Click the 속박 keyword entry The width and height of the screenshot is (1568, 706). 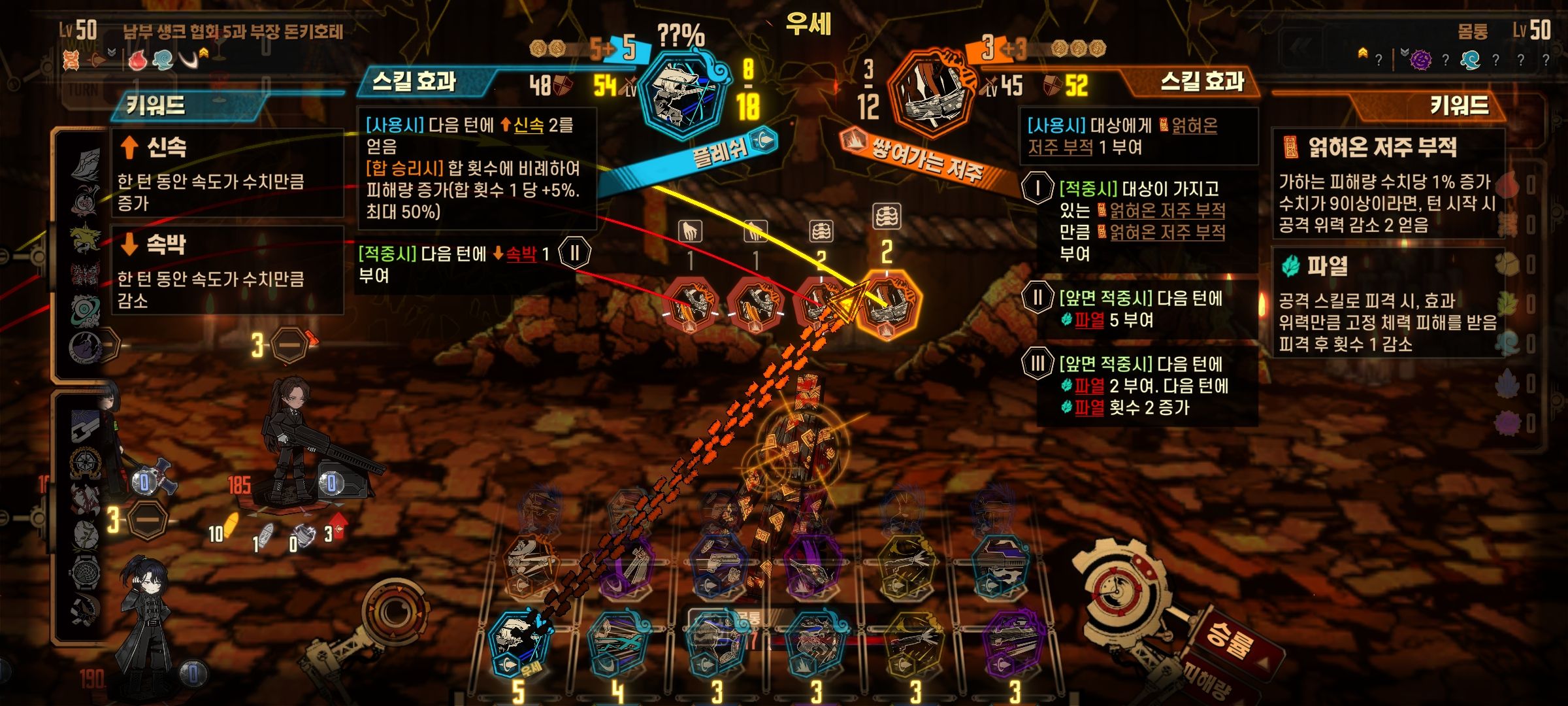tap(227, 271)
